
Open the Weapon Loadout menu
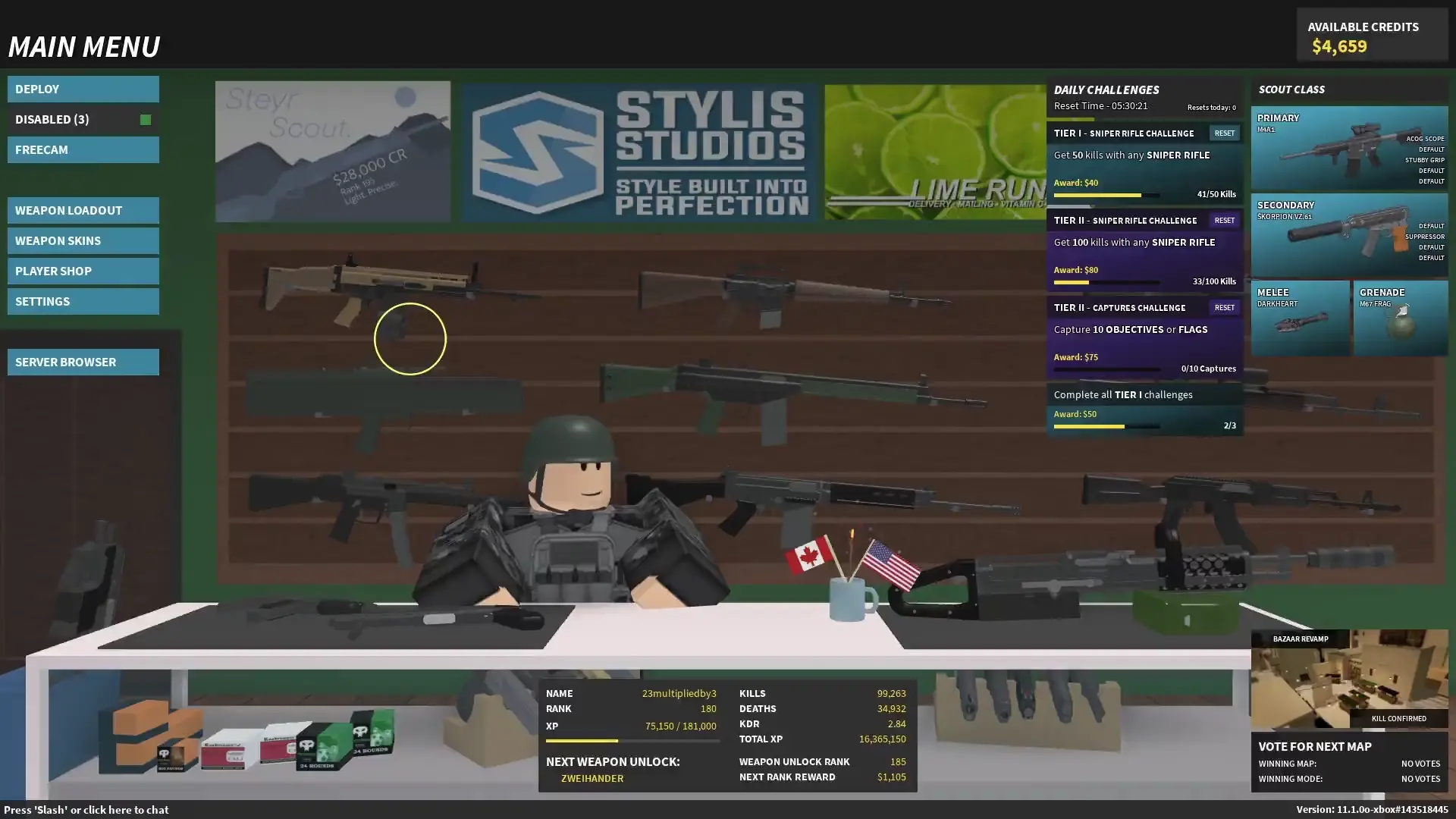coord(83,210)
